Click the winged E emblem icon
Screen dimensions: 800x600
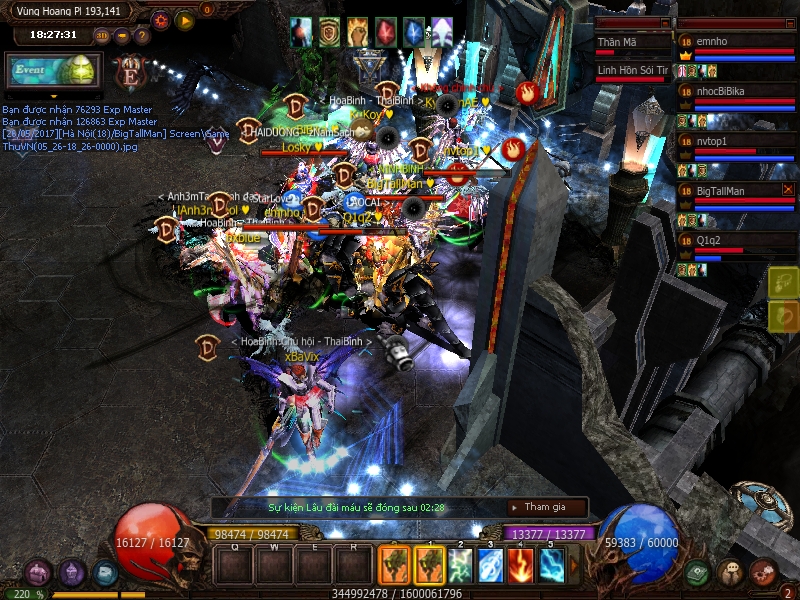129,72
